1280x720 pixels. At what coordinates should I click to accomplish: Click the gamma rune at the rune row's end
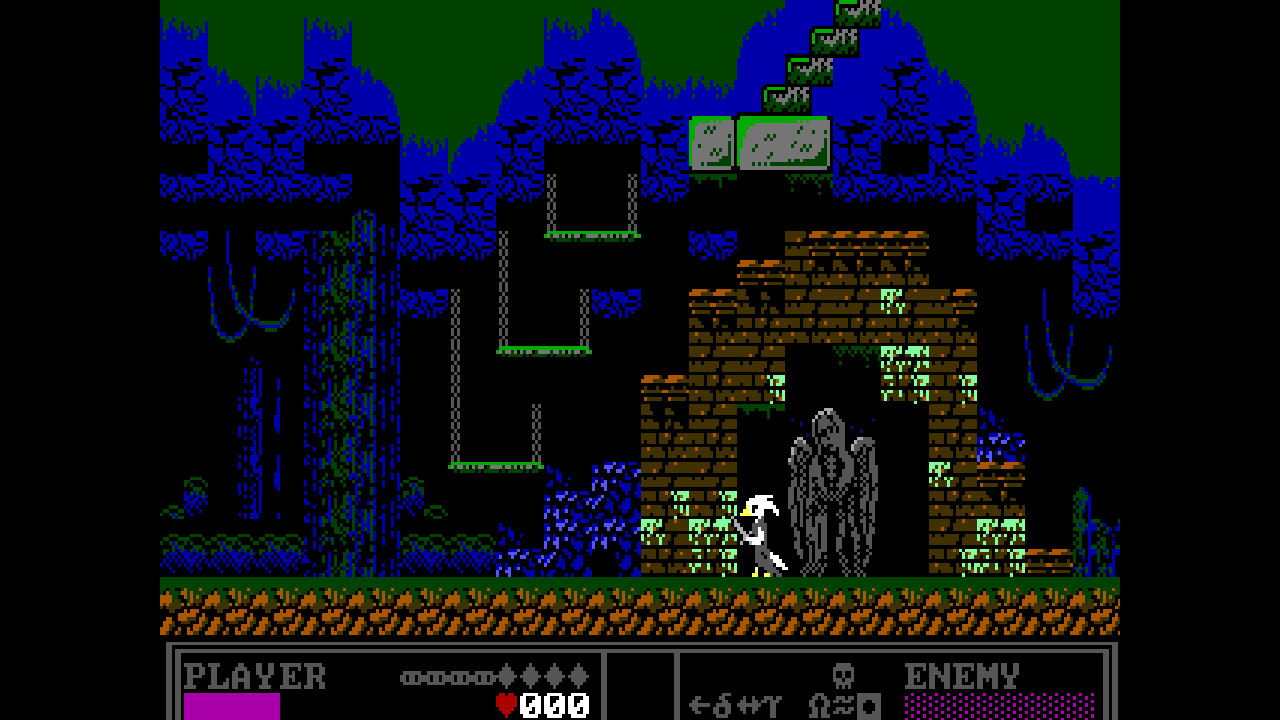[774, 705]
